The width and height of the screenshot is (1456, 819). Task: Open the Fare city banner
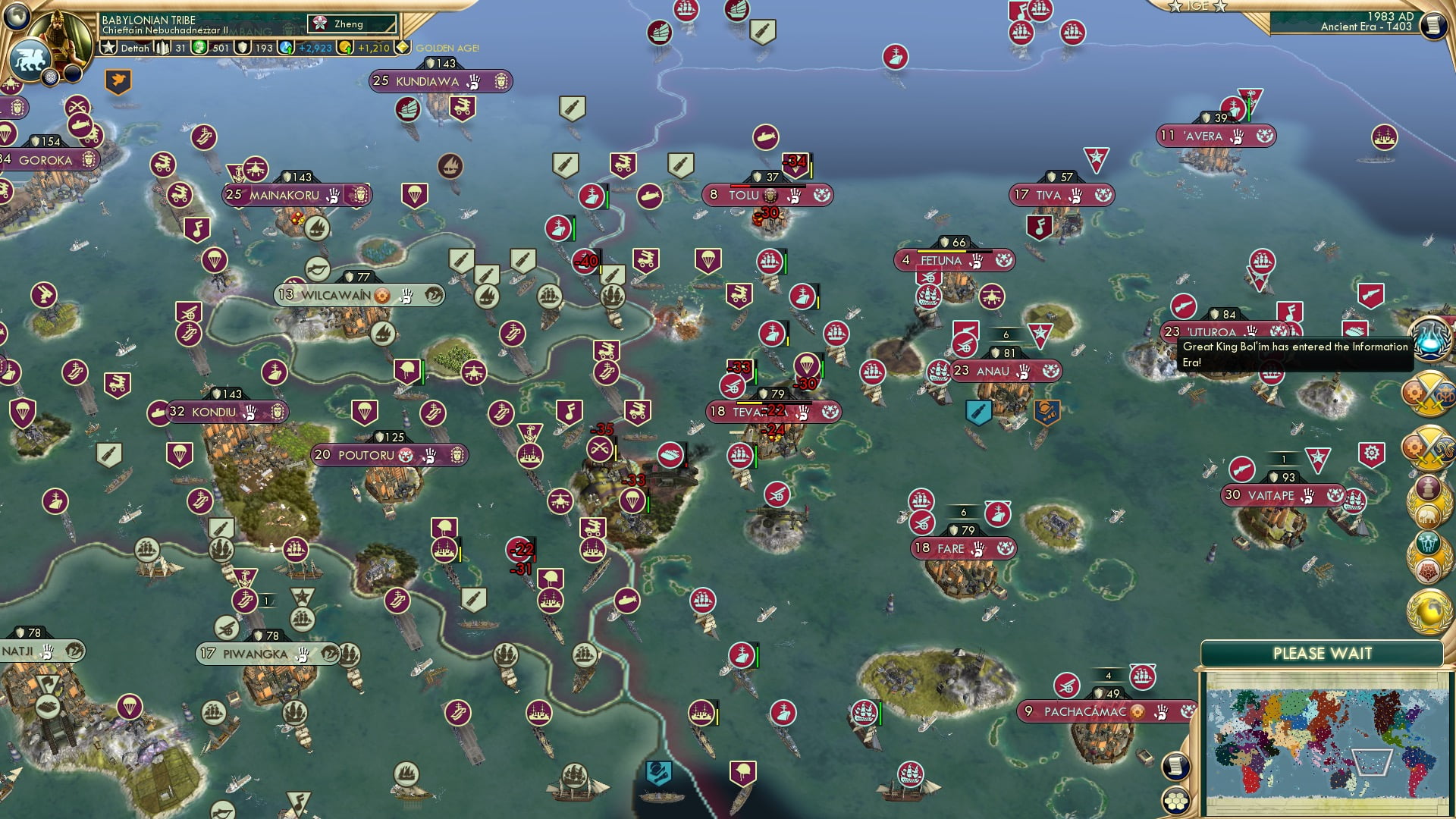point(950,548)
